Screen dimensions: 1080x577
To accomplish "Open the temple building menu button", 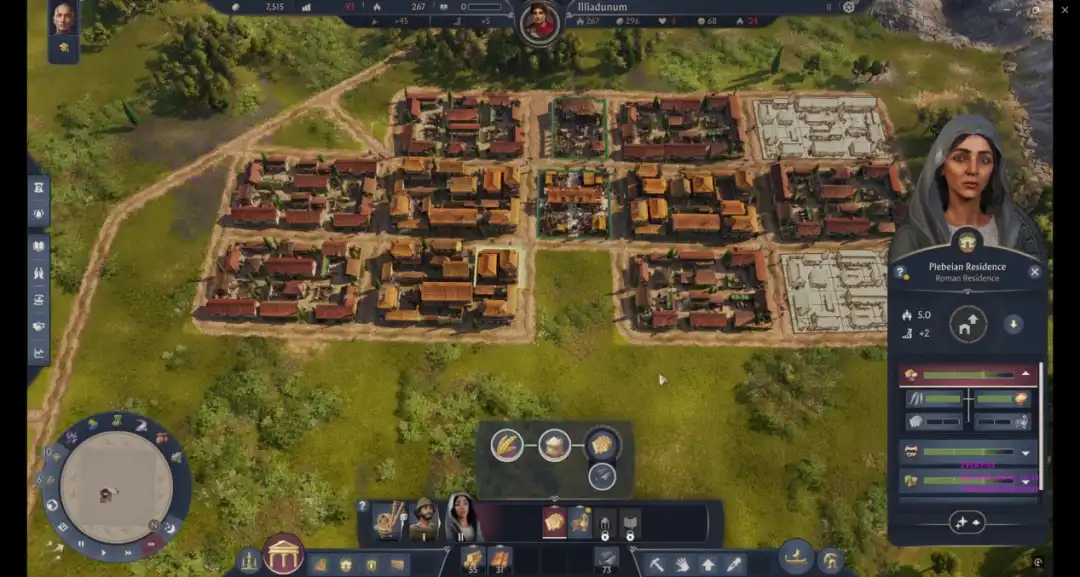I will [284, 554].
